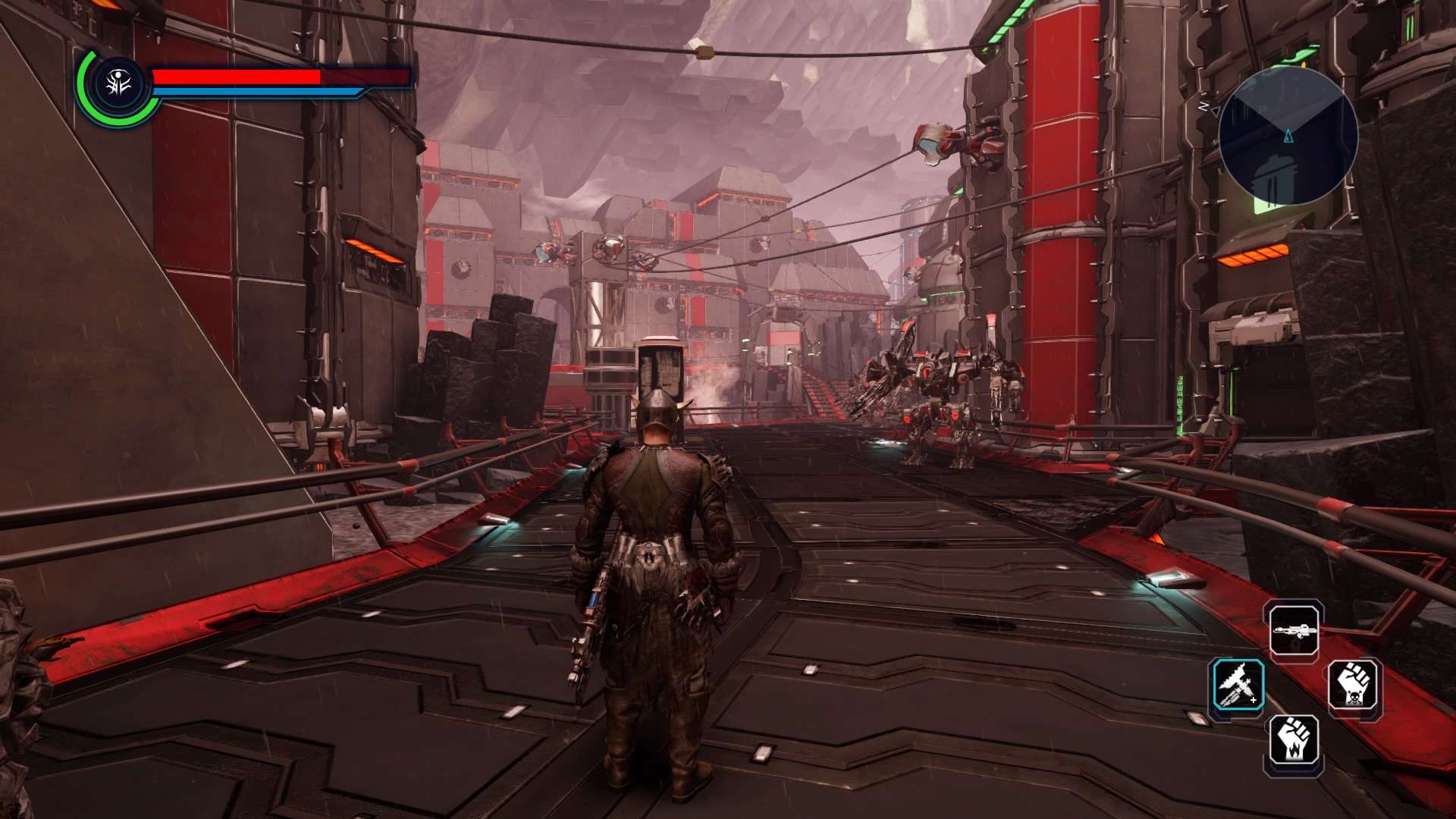Activate the fist with skull ability
The height and width of the screenshot is (819, 1456).
pyautogui.click(x=1354, y=685)
